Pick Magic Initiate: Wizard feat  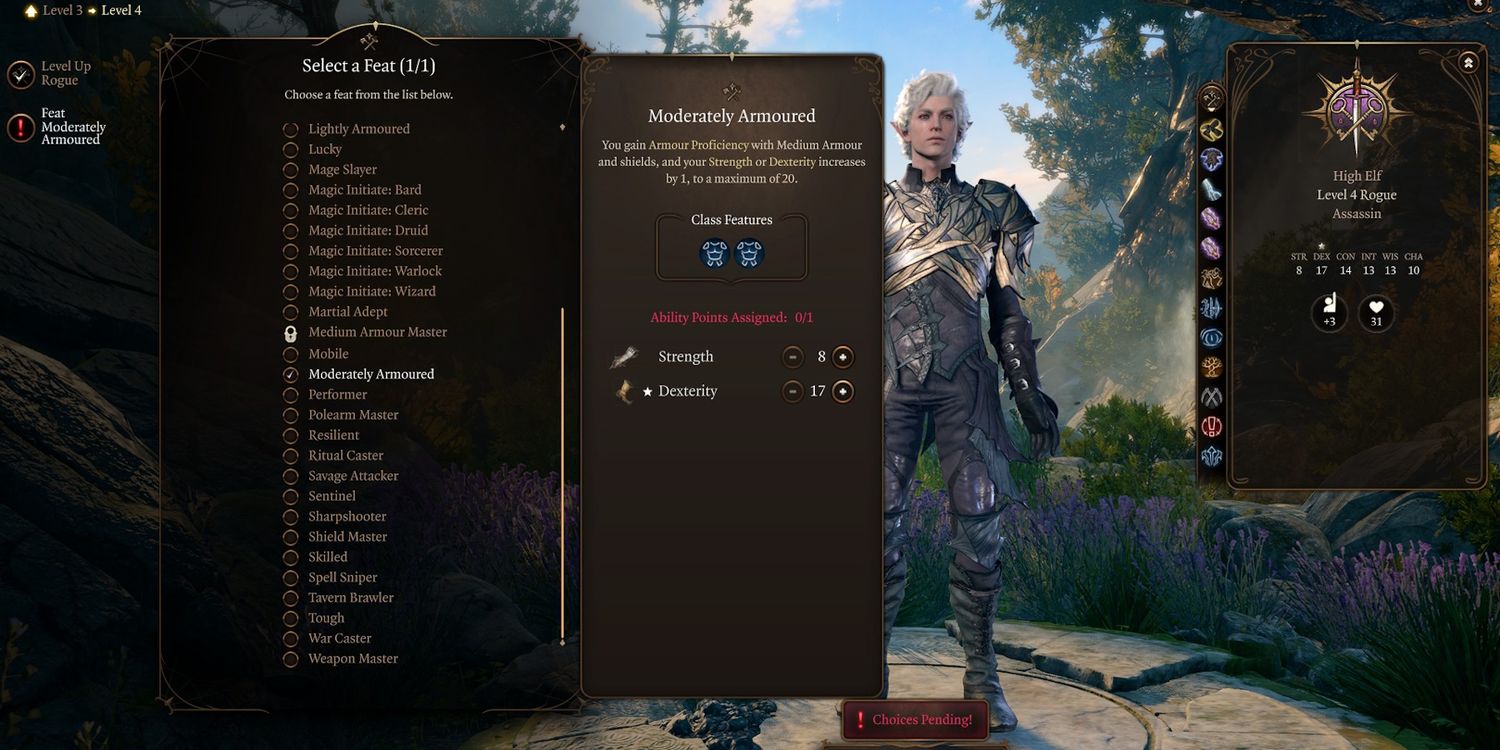pyautogui.click(x=371, y=292)
